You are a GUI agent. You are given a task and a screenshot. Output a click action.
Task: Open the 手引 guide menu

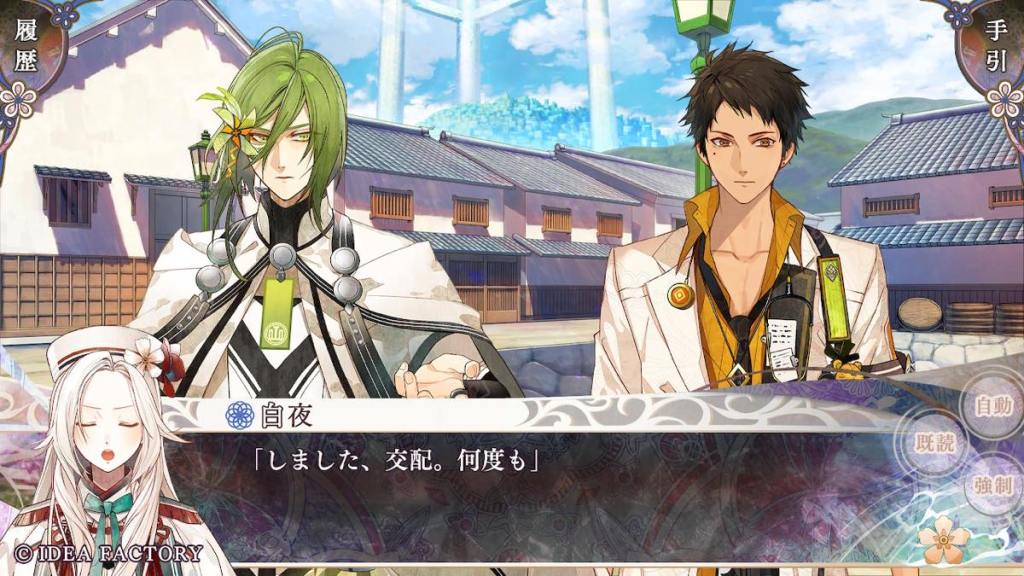[x=996, y=50]
